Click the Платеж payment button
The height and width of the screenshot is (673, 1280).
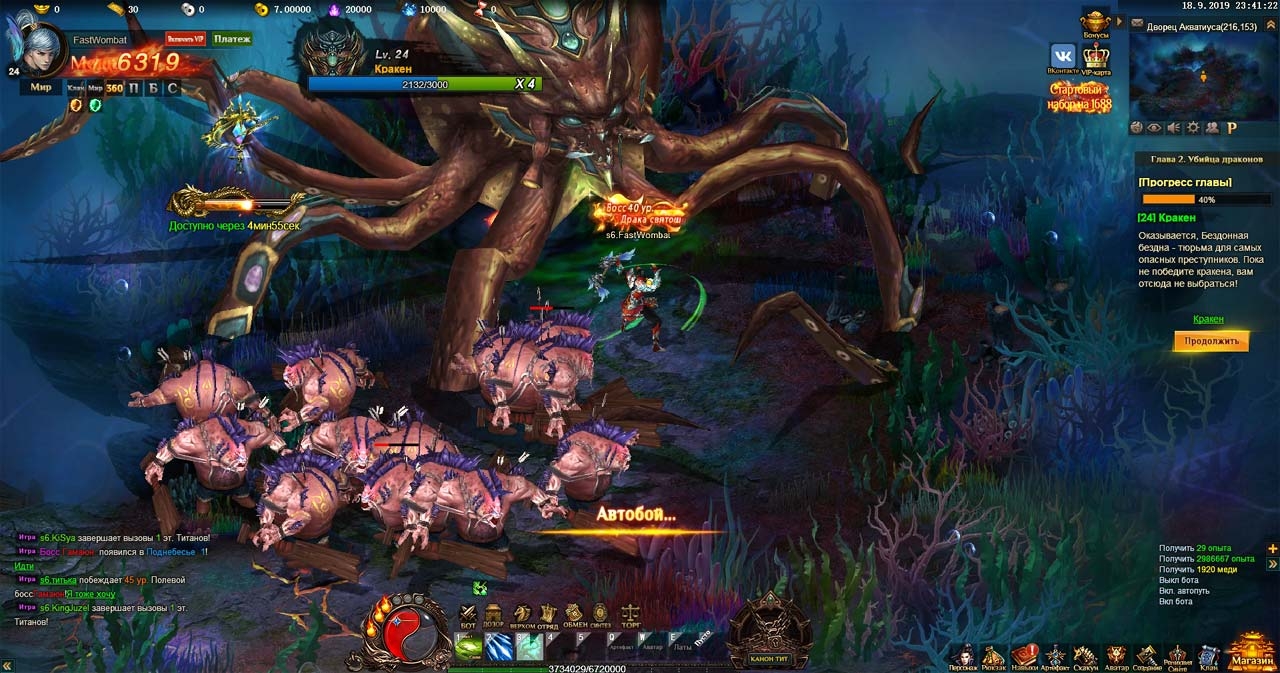[x=231, y=39]
